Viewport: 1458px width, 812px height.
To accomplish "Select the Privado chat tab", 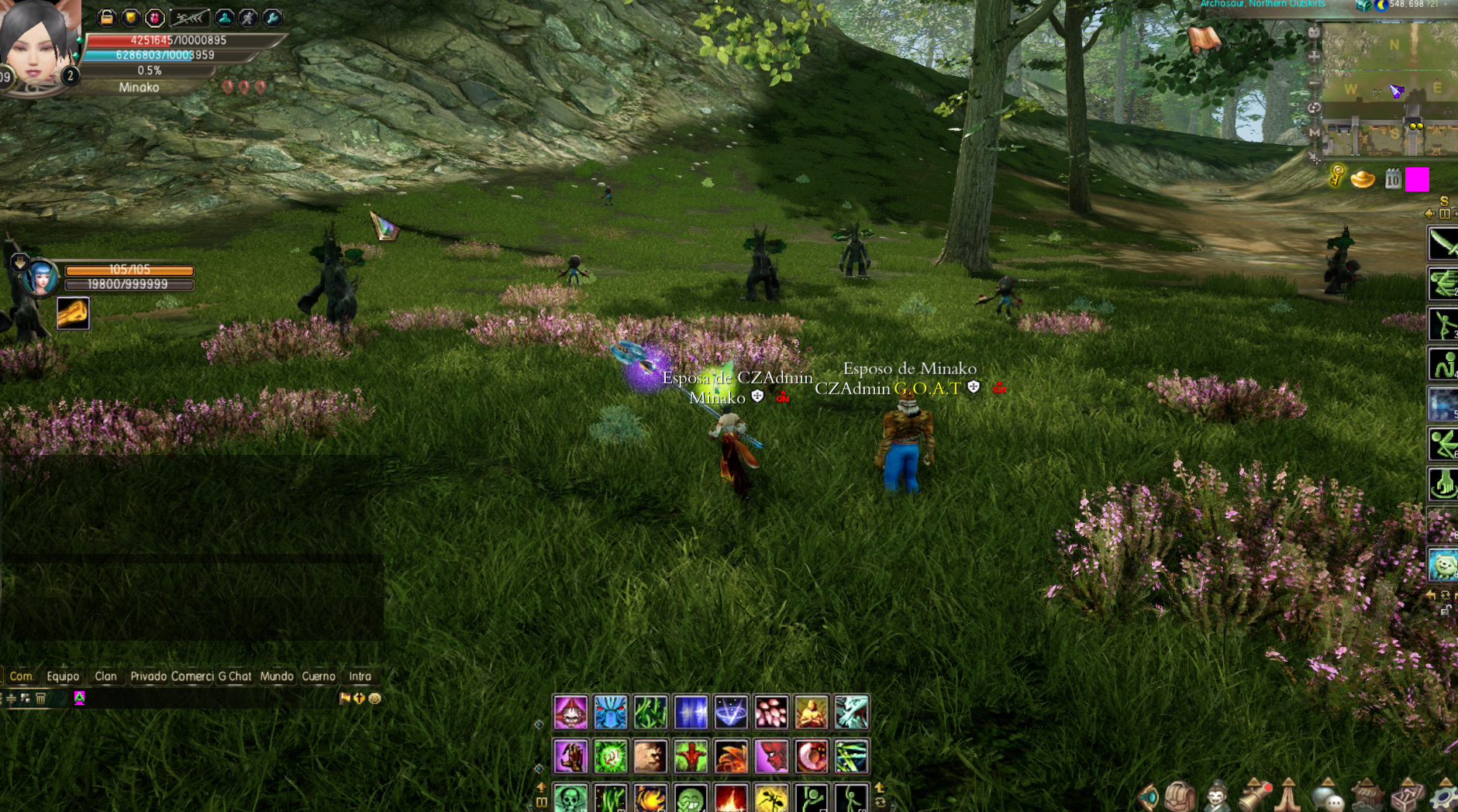I will [x=148, y=676].
